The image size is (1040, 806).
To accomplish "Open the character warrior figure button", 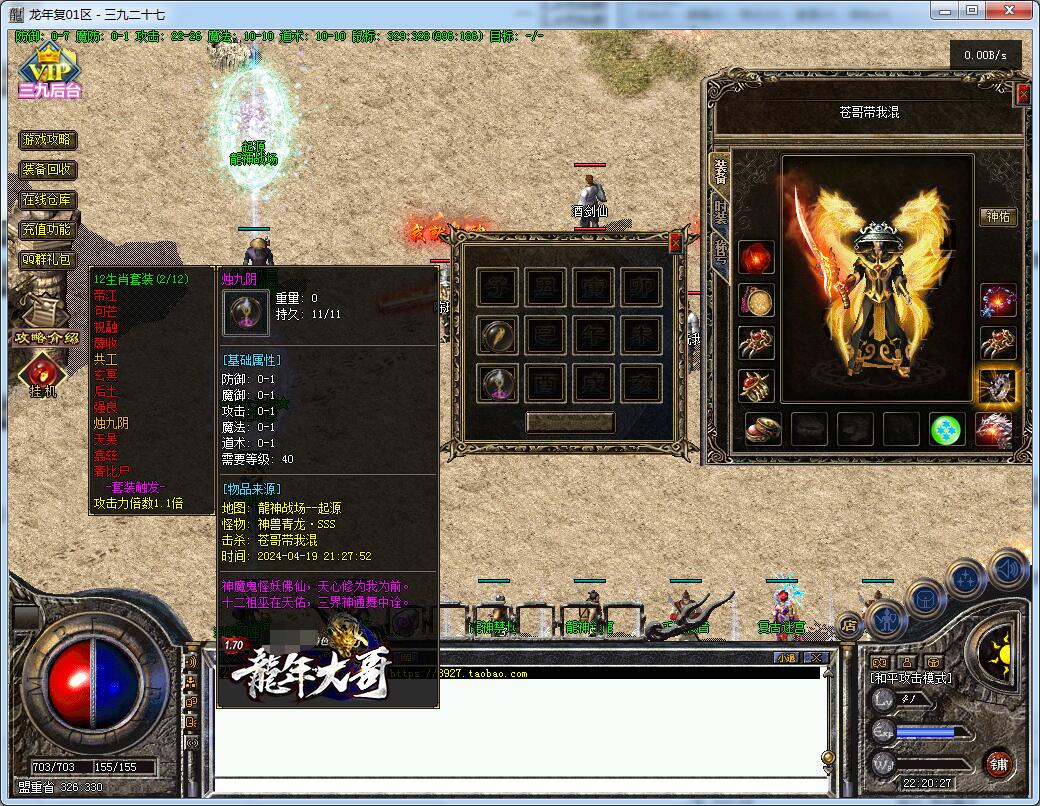I will point(887,622).
